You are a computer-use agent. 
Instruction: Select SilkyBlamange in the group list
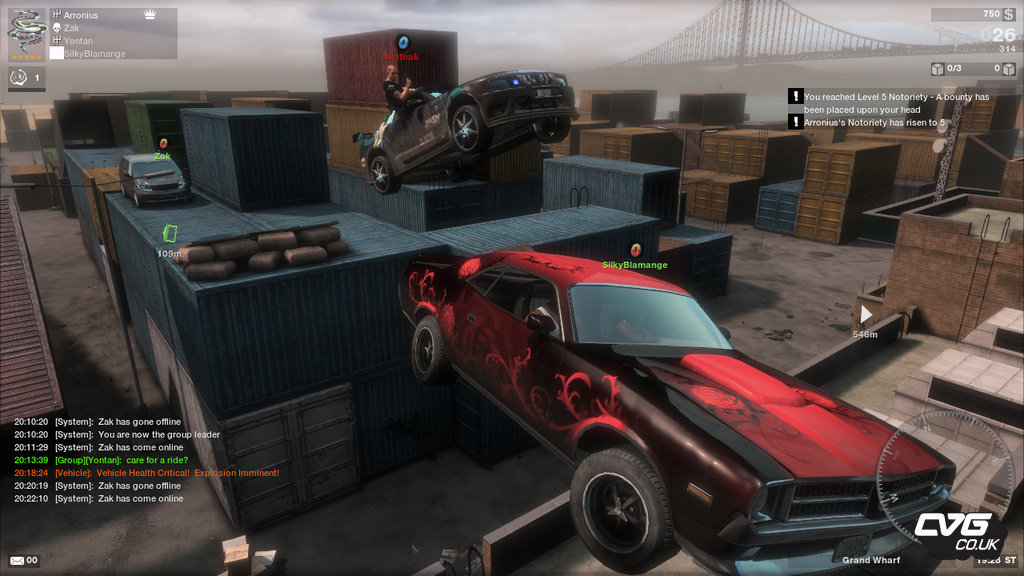(x=95, y=54)
